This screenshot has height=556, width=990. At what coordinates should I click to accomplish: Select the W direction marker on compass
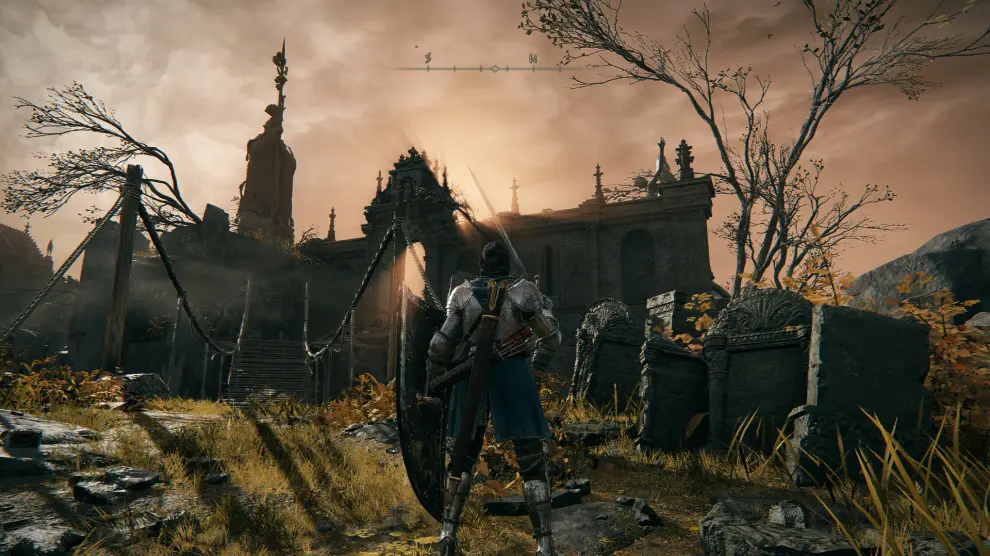[532, 59]
